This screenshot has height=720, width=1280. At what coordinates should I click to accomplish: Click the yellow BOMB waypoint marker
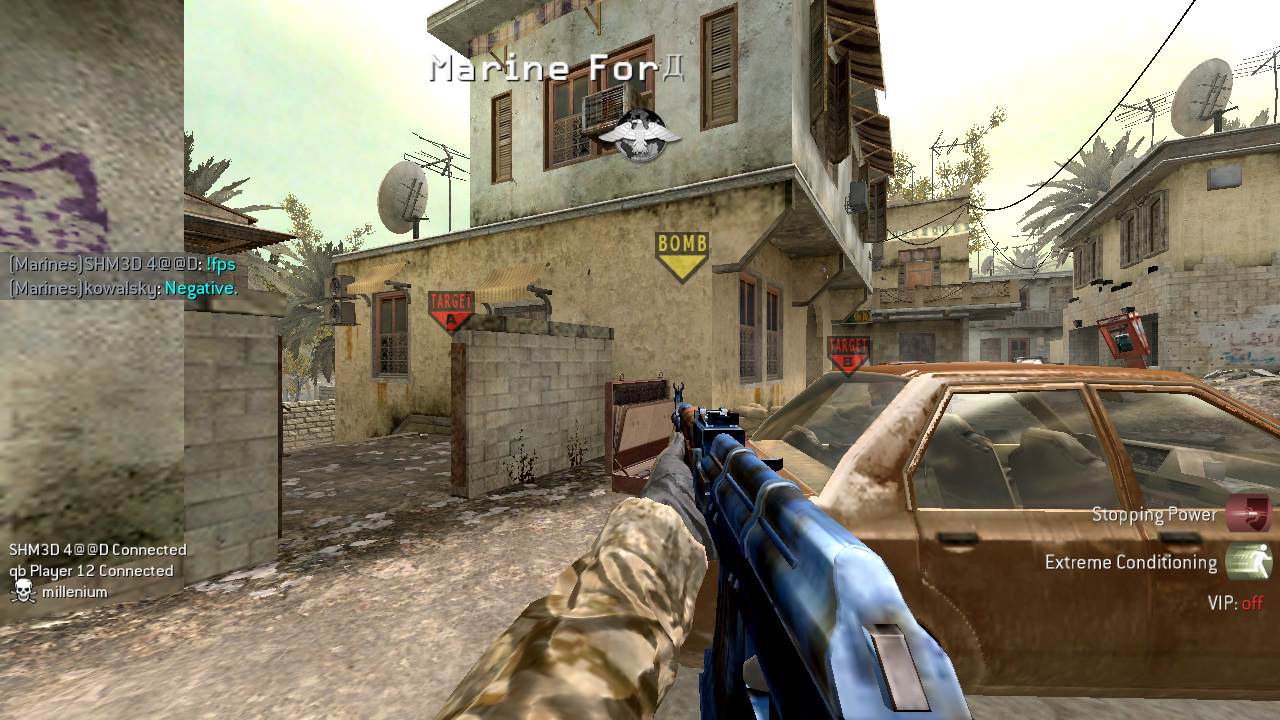(x=682, y=254)
